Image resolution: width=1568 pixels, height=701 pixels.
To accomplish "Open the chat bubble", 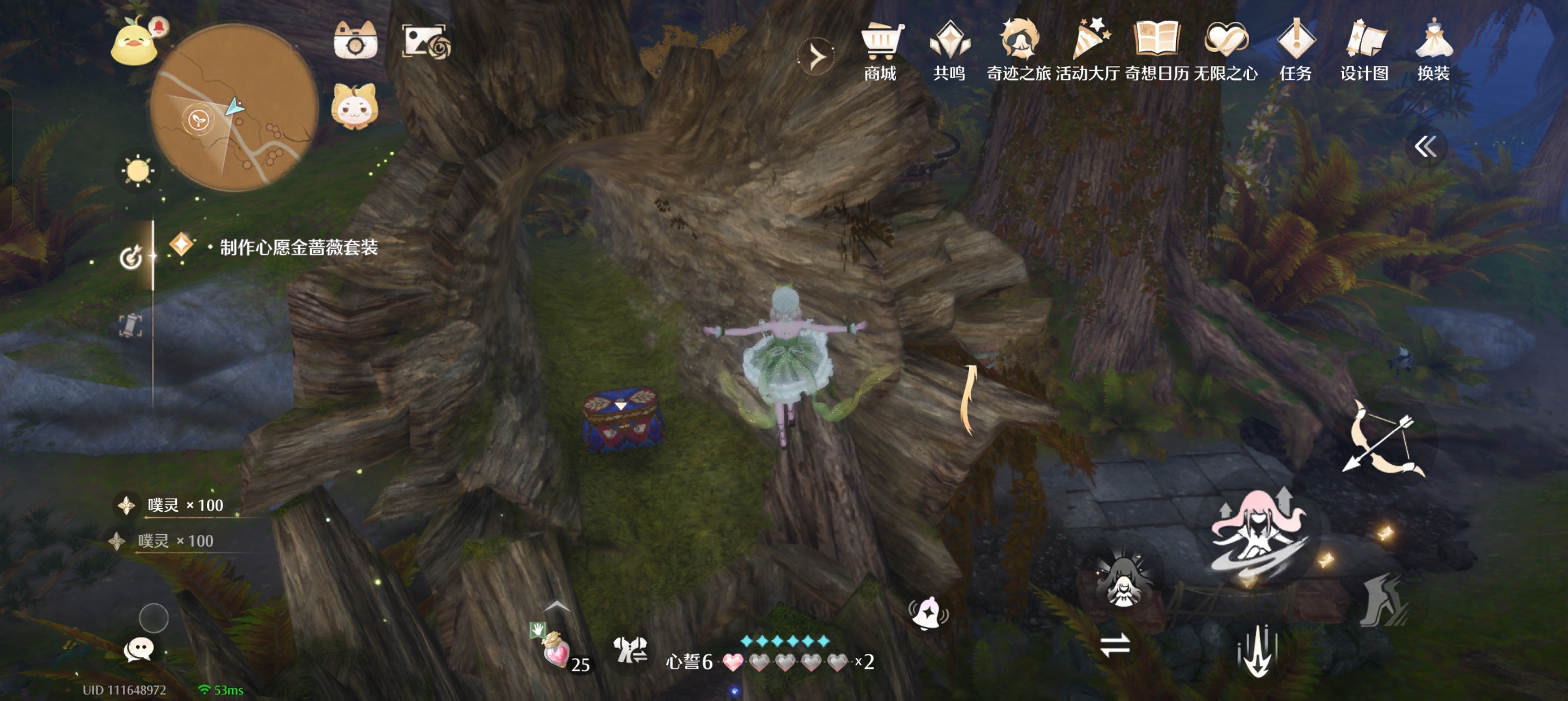I will (139, 650).
